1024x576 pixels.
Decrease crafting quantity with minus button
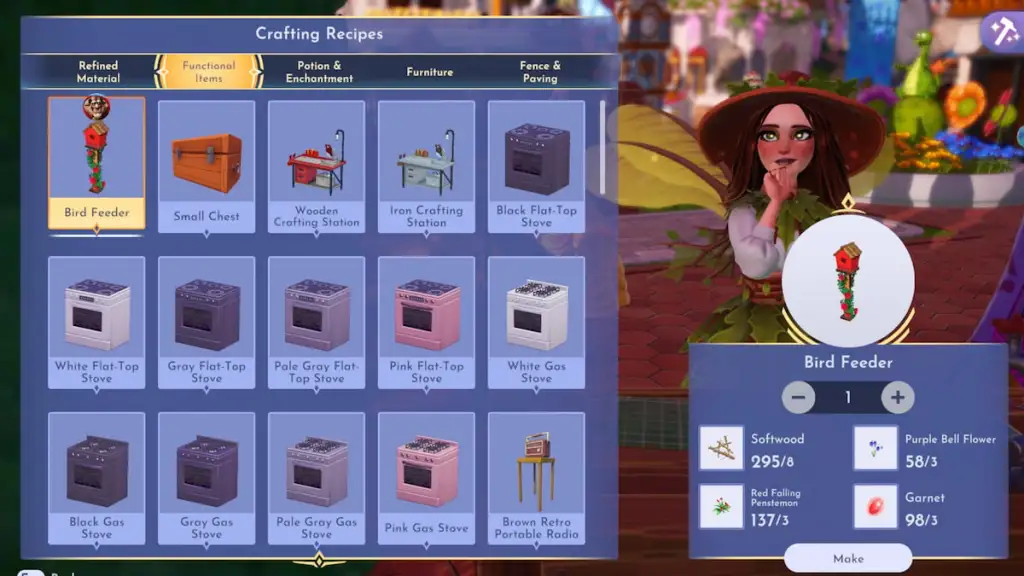(x=798, y=397)
